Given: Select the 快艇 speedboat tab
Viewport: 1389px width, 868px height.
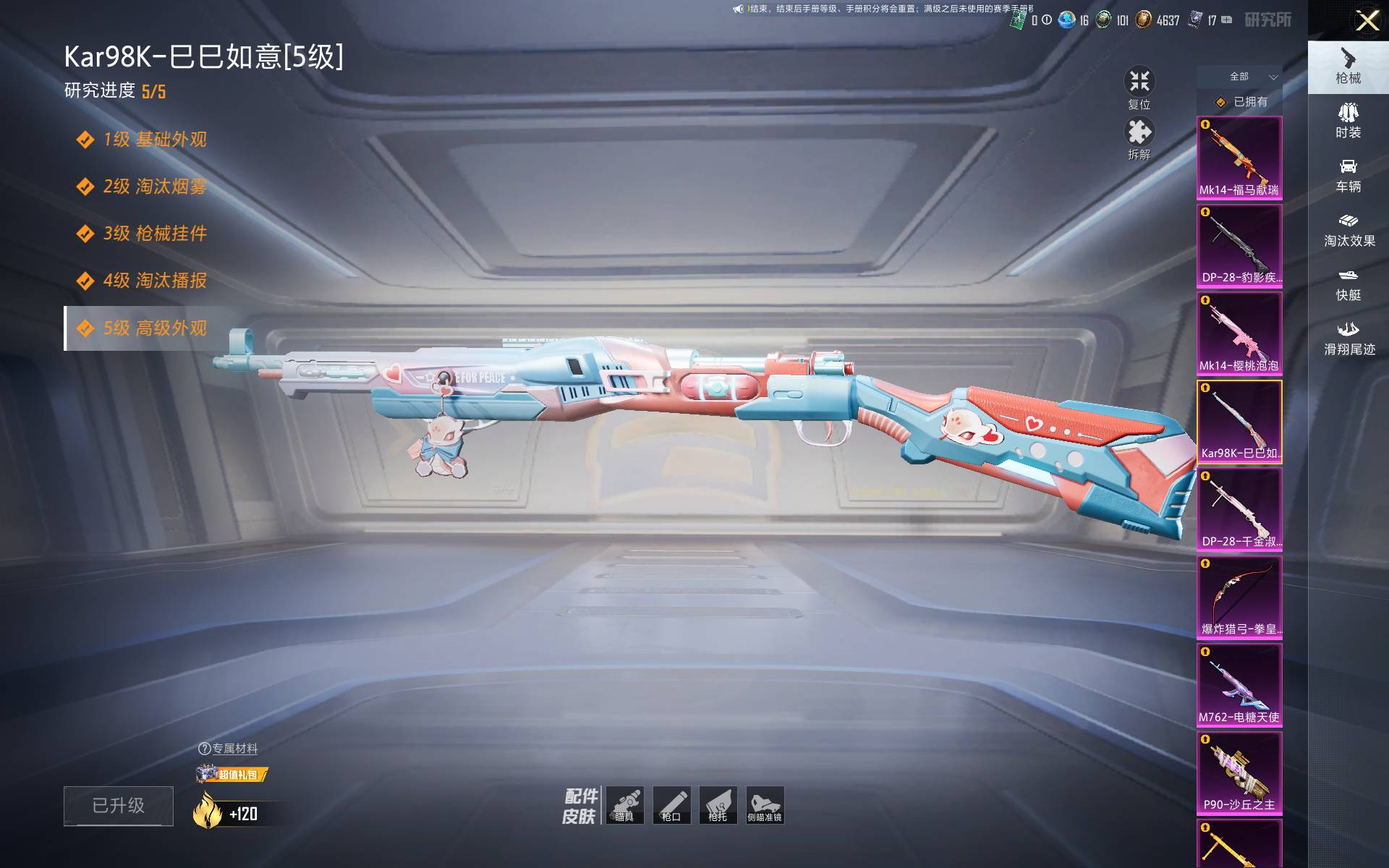Looking at the screenshot, I should [1348, 284].
